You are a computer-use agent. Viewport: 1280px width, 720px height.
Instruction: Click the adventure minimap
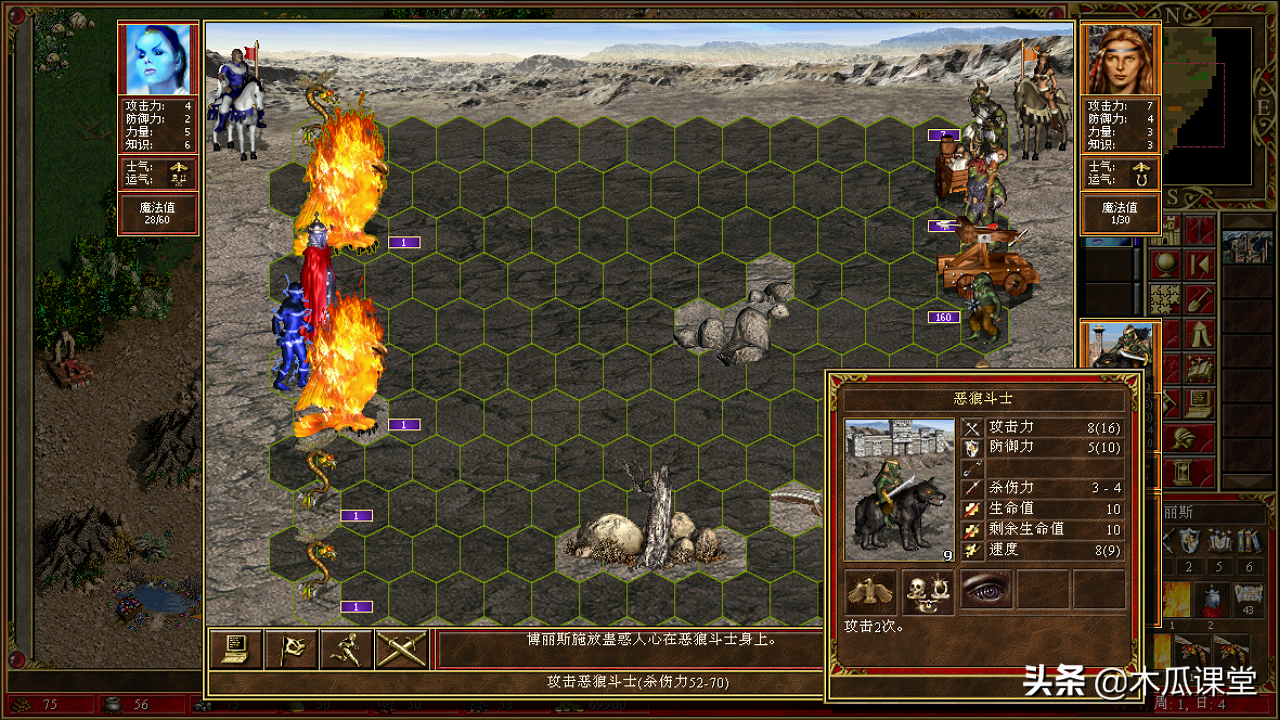tap(1208, 100)
